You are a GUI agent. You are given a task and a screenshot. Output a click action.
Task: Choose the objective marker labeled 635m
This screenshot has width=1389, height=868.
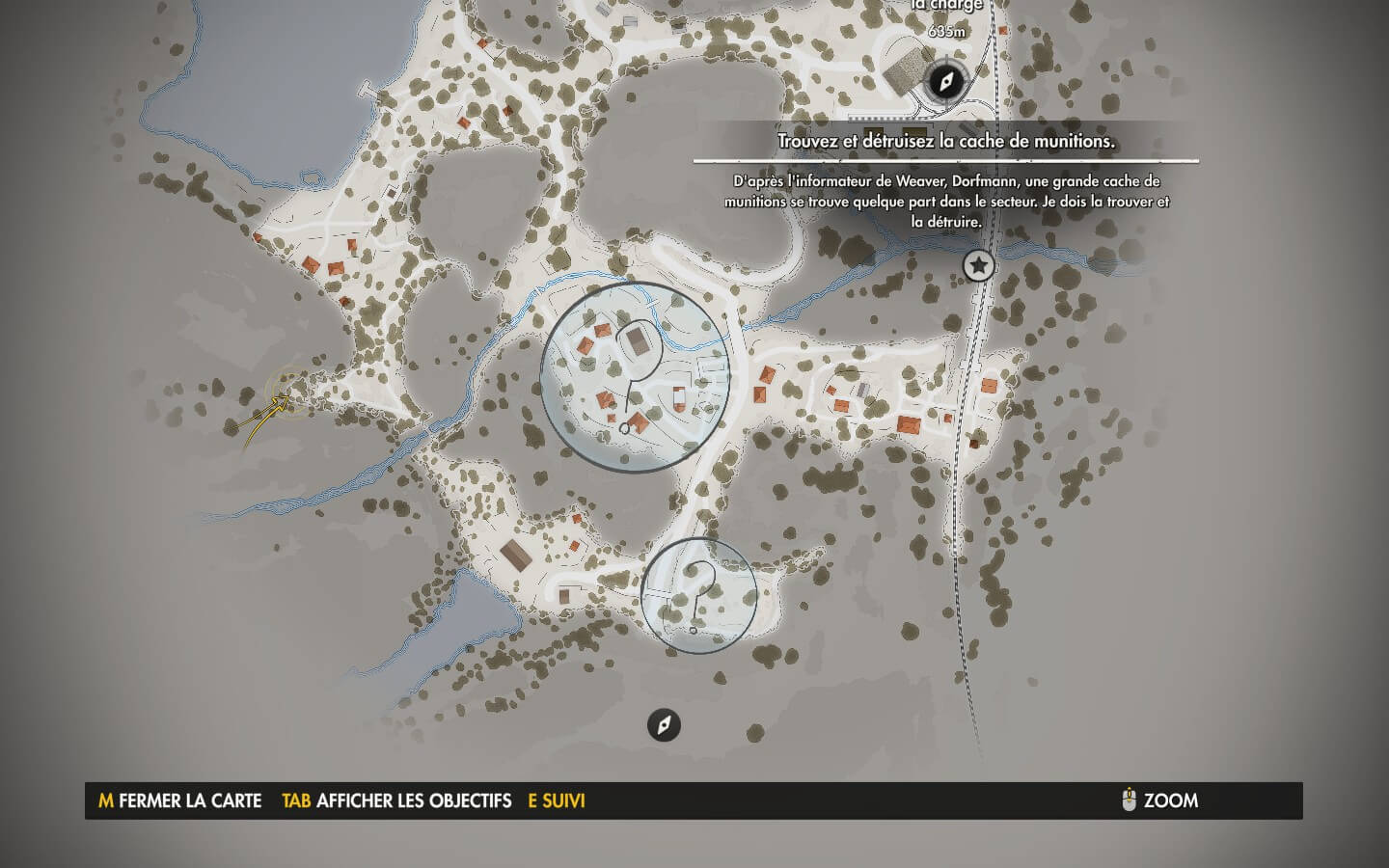[944, 81]
